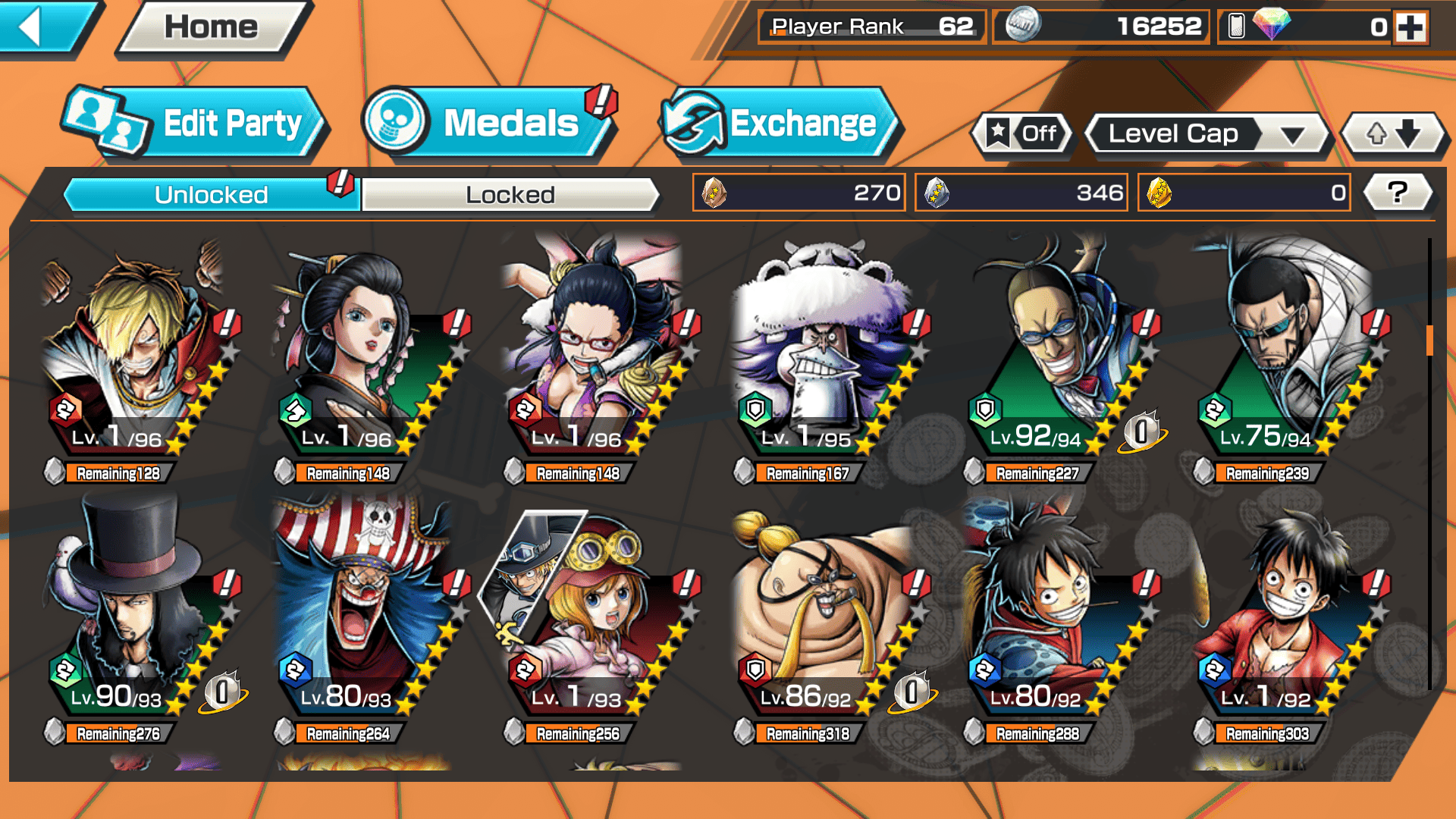The height and width of the screenshot is (819, 1456).
Task: Open the Edit Party menu
Action: (196, 124)
